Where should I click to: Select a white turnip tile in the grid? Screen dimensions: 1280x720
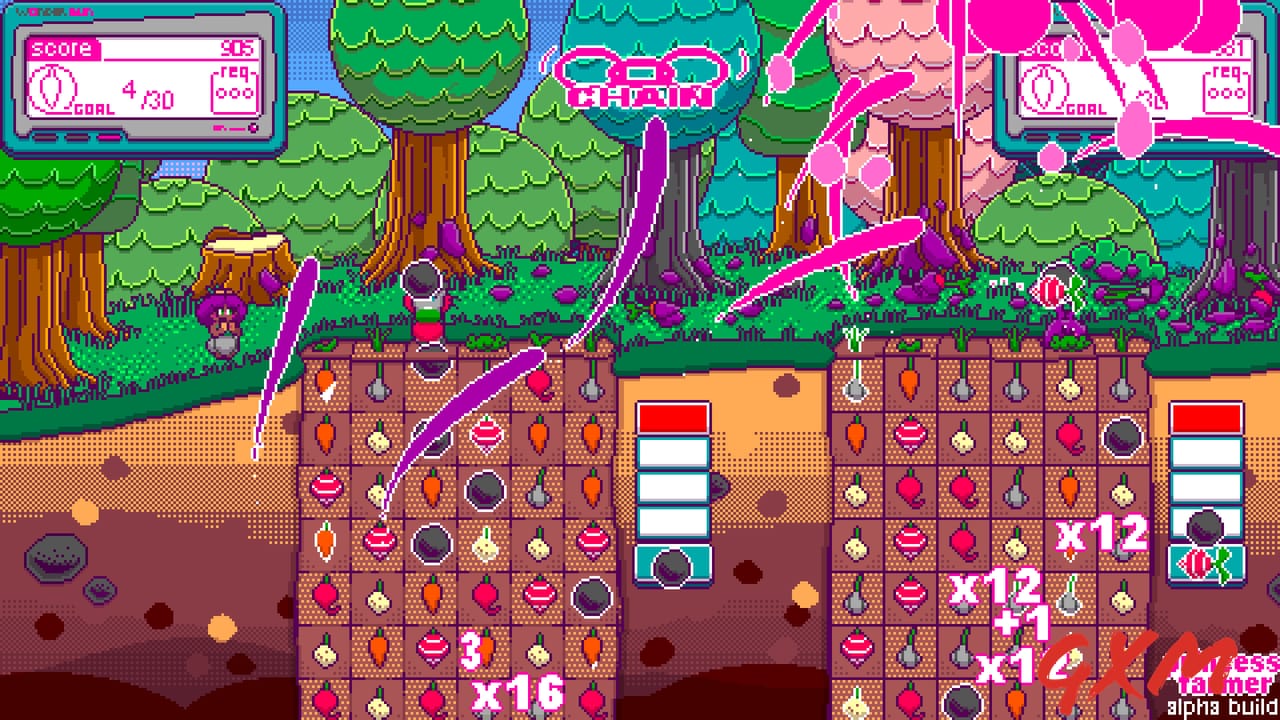[377, 440]
